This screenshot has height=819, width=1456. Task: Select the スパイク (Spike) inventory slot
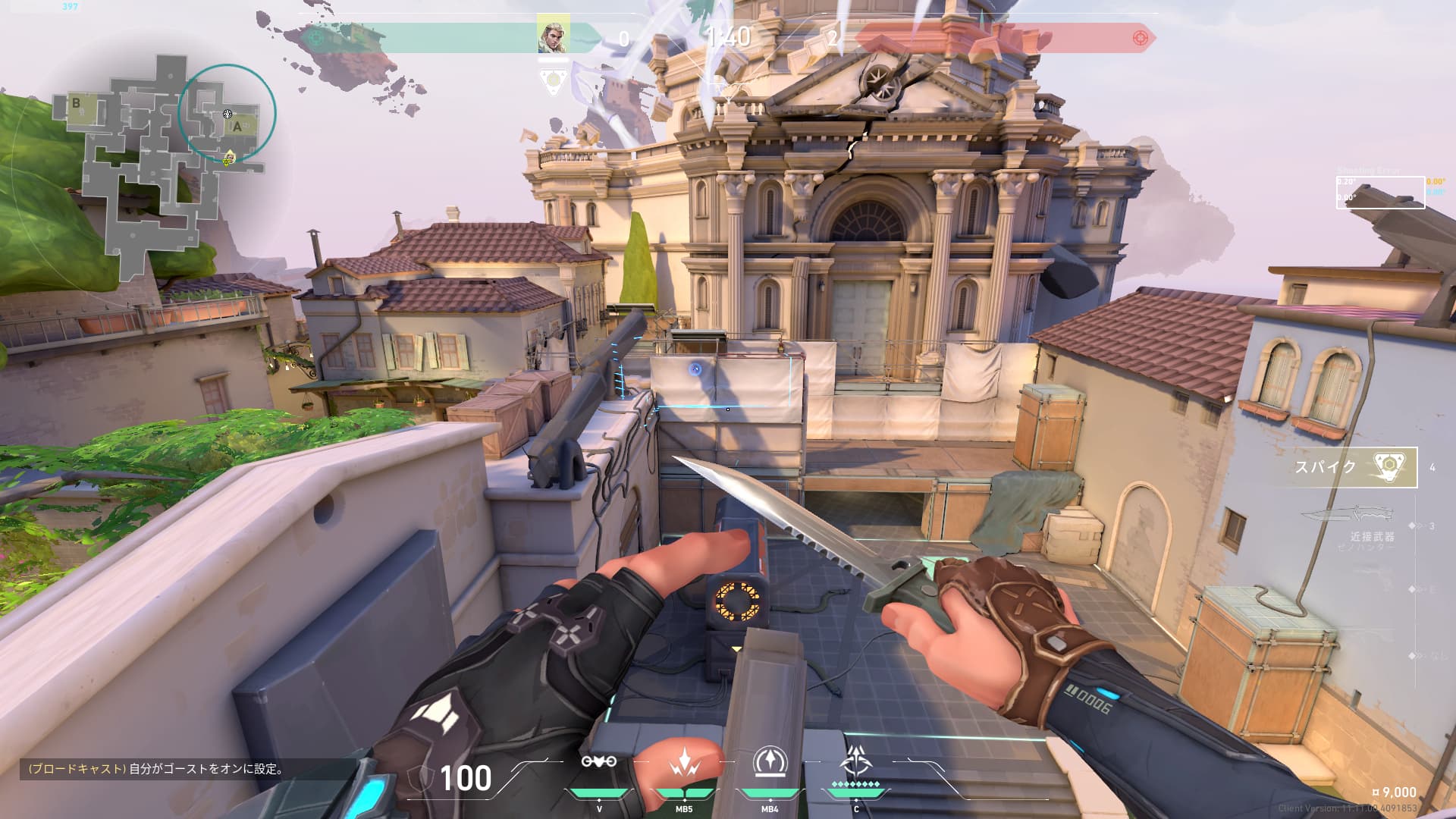[x=1355, y=467]
